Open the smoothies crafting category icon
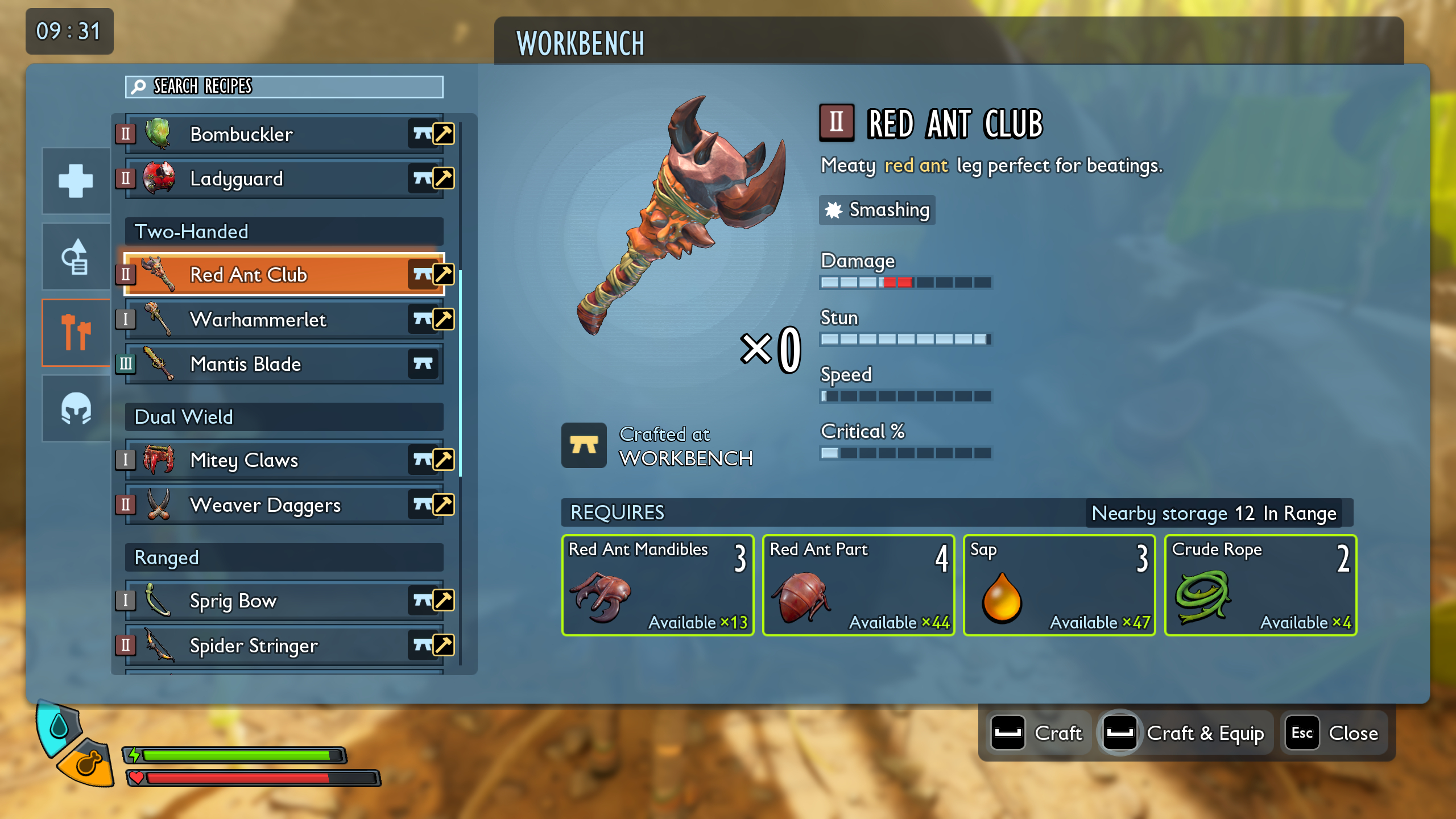Viewport: 1456px width, 819px height. pos(75,256)
